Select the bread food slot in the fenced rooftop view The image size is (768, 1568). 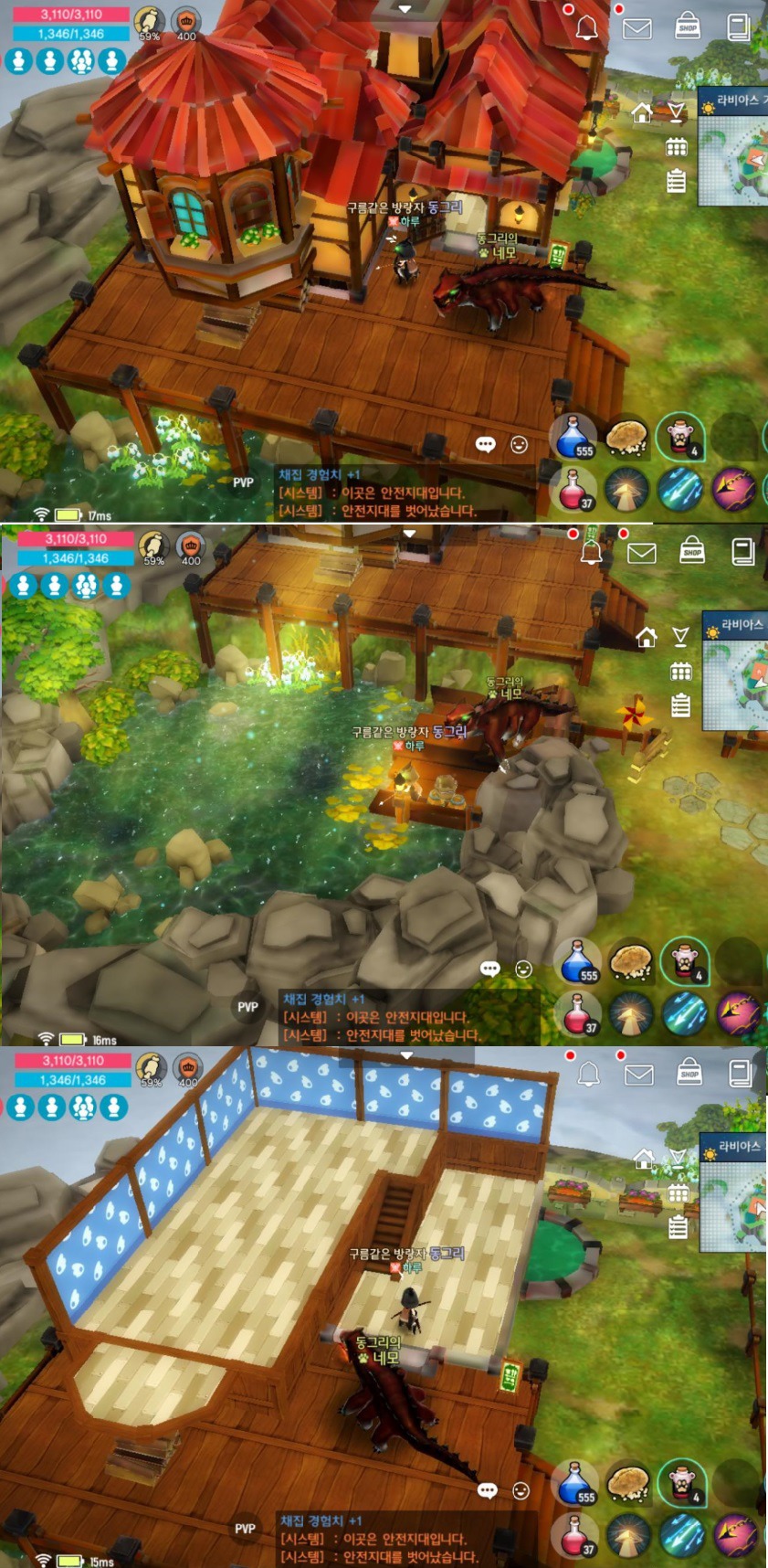point(628,1482)
